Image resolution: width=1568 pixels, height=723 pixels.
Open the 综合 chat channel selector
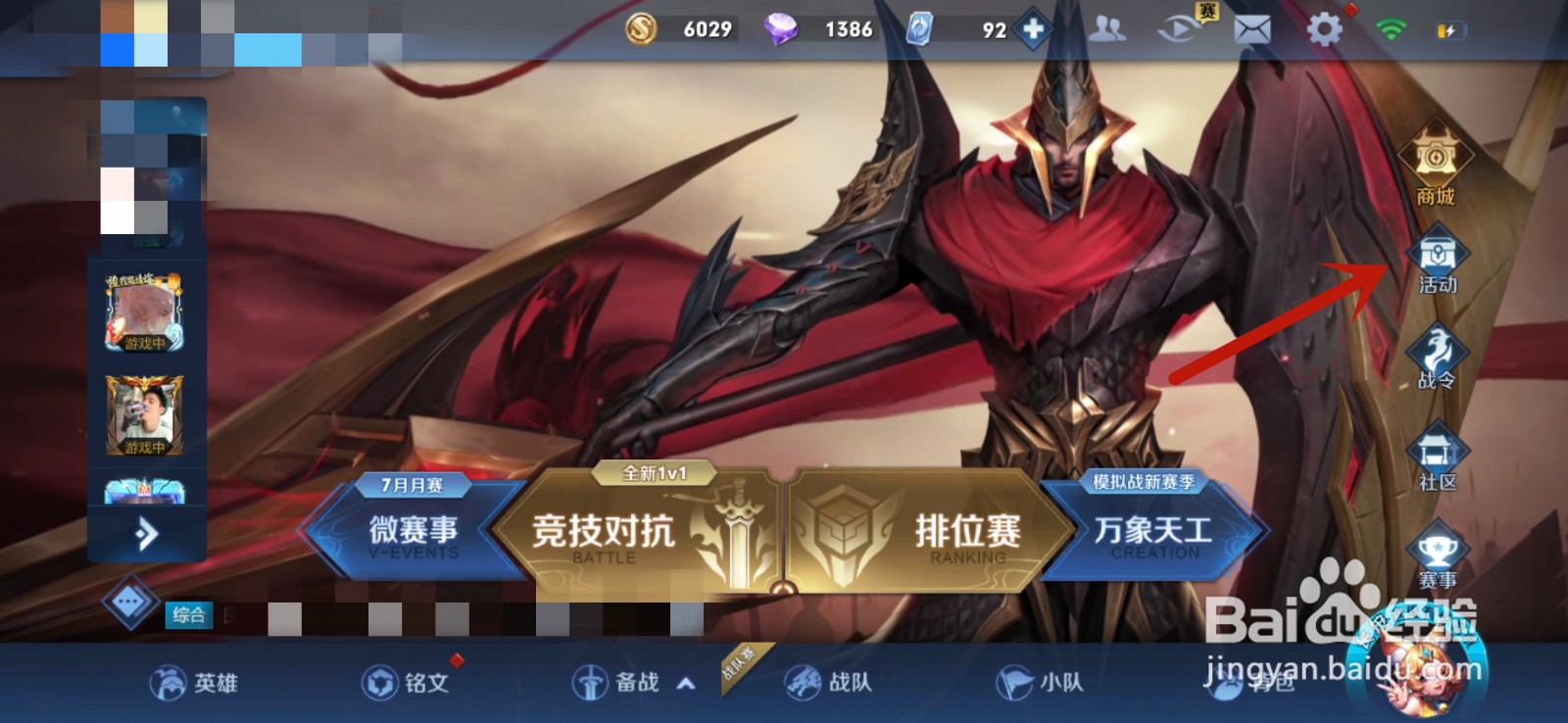coord(190,614)
